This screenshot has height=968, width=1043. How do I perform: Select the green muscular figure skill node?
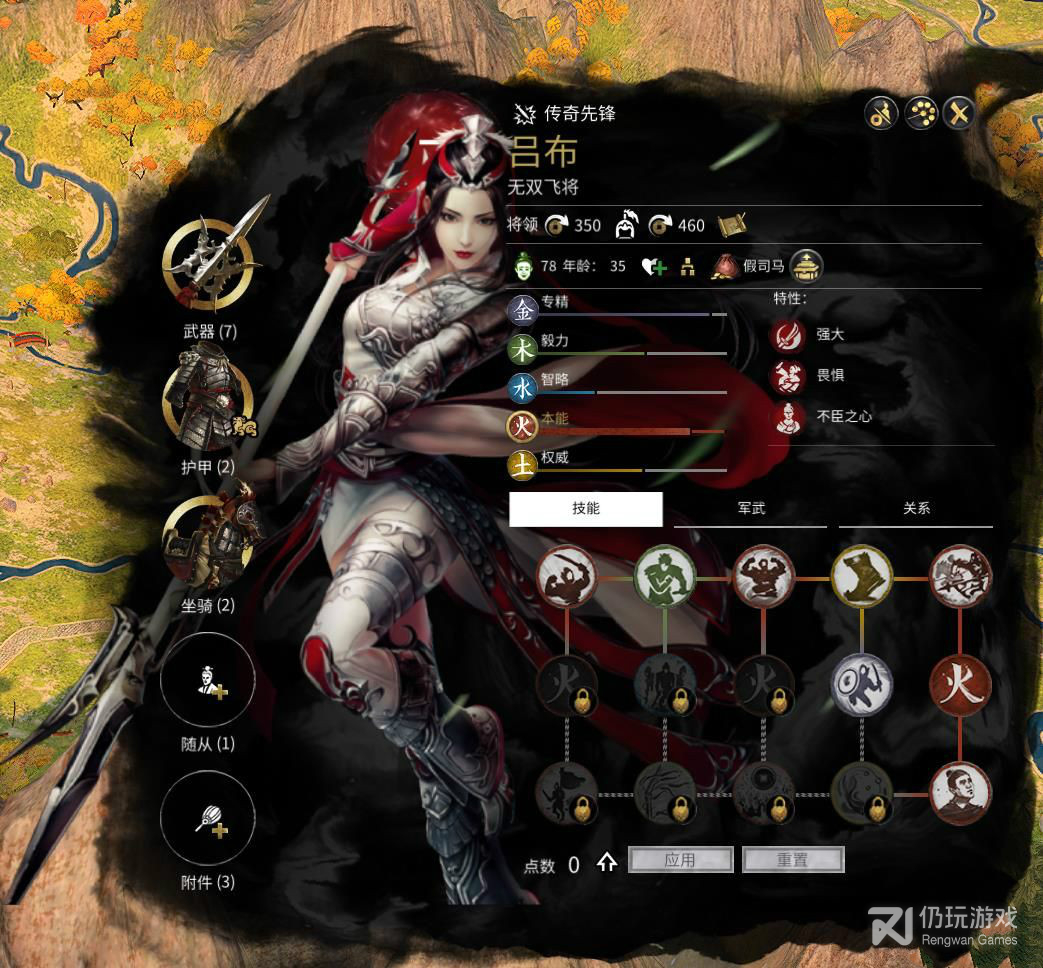coord(665,578)
